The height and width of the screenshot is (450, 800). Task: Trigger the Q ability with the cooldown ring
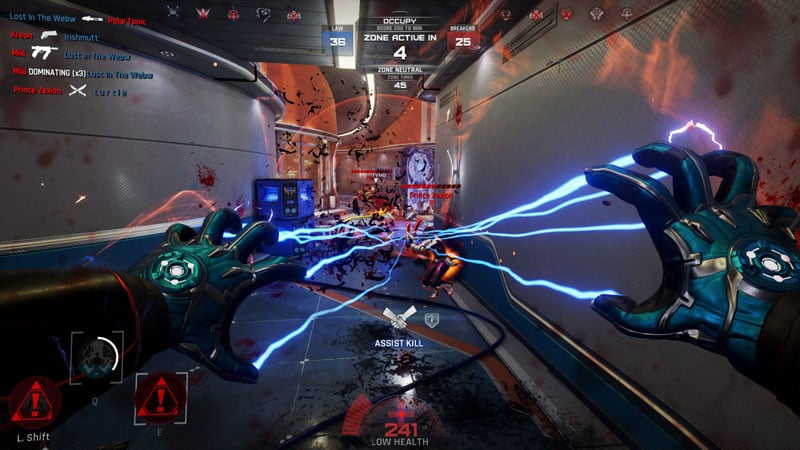[97, 357]
